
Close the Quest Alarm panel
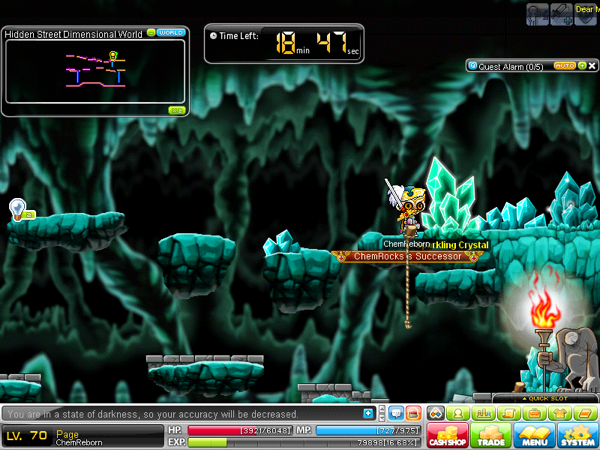[592, 66]
